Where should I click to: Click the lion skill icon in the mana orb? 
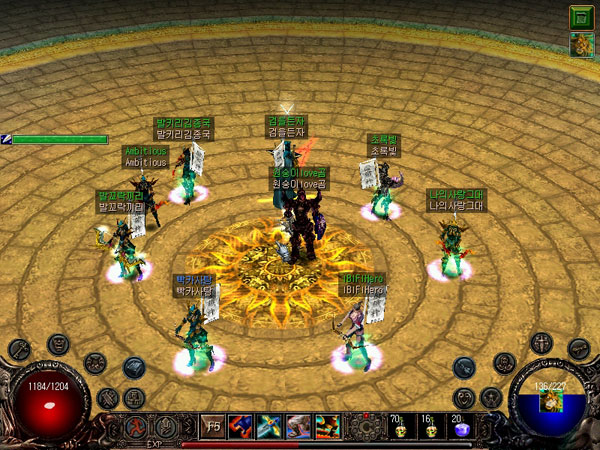pos(549,402)
